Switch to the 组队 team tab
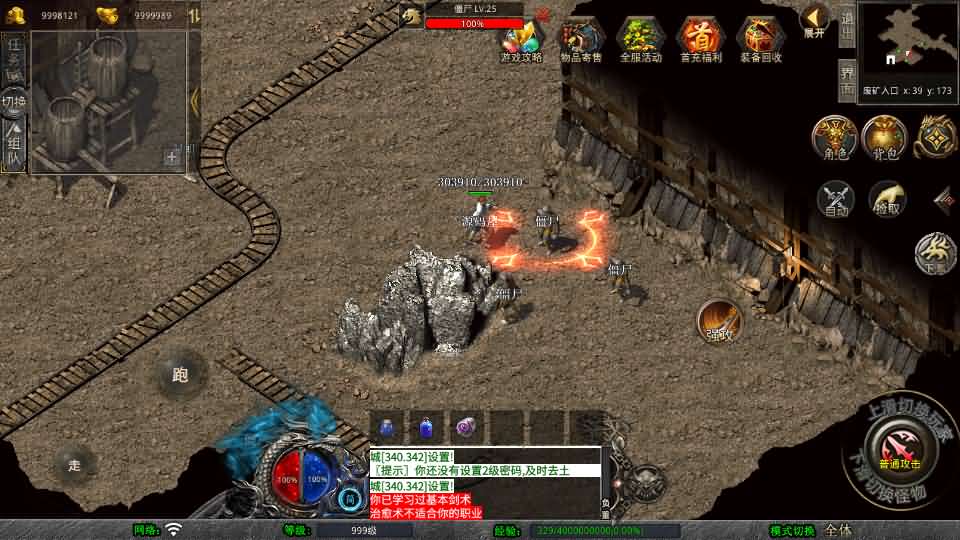 [x=13, y=147]
